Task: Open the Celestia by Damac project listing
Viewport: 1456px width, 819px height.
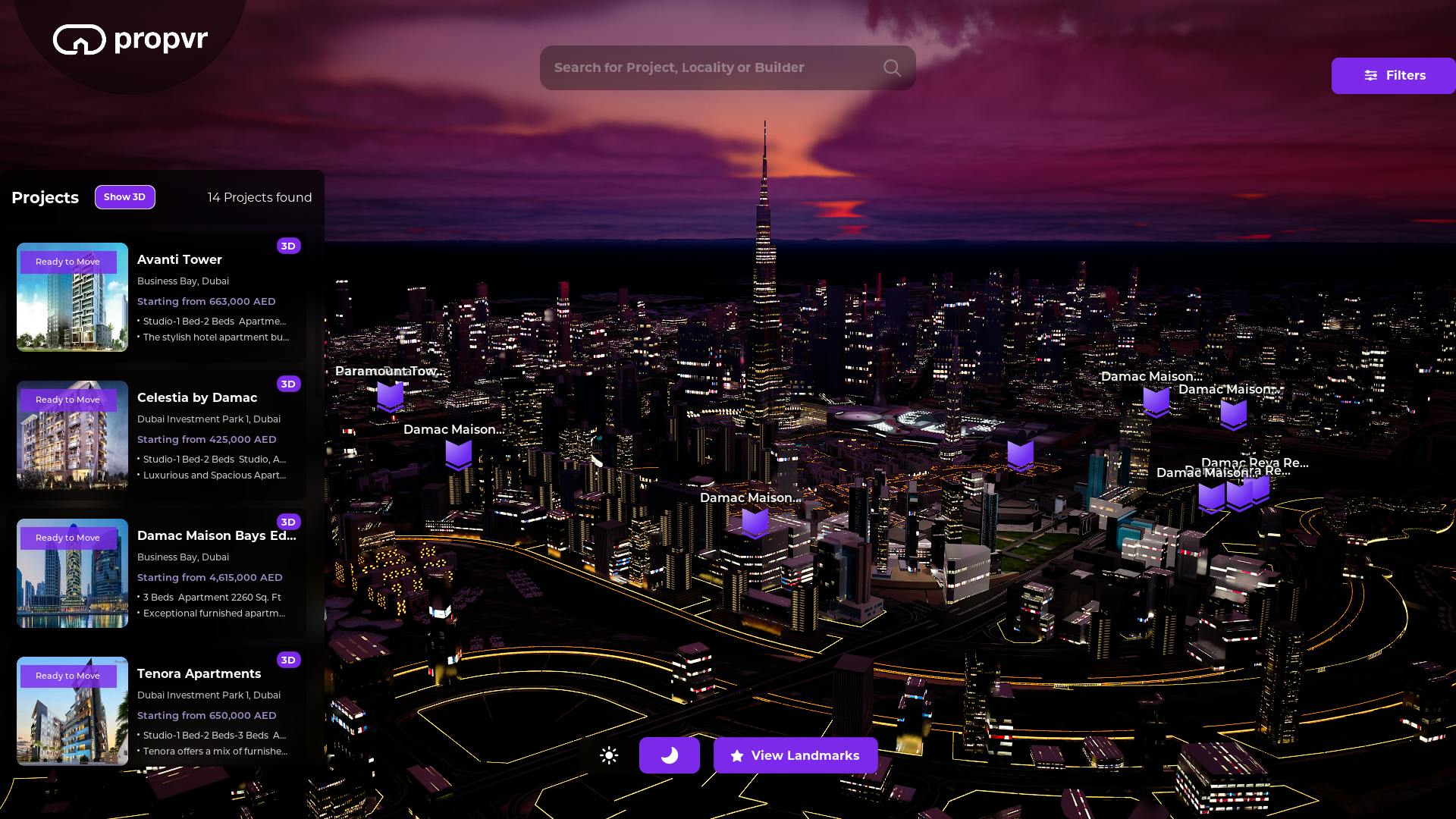Action: 197,397
